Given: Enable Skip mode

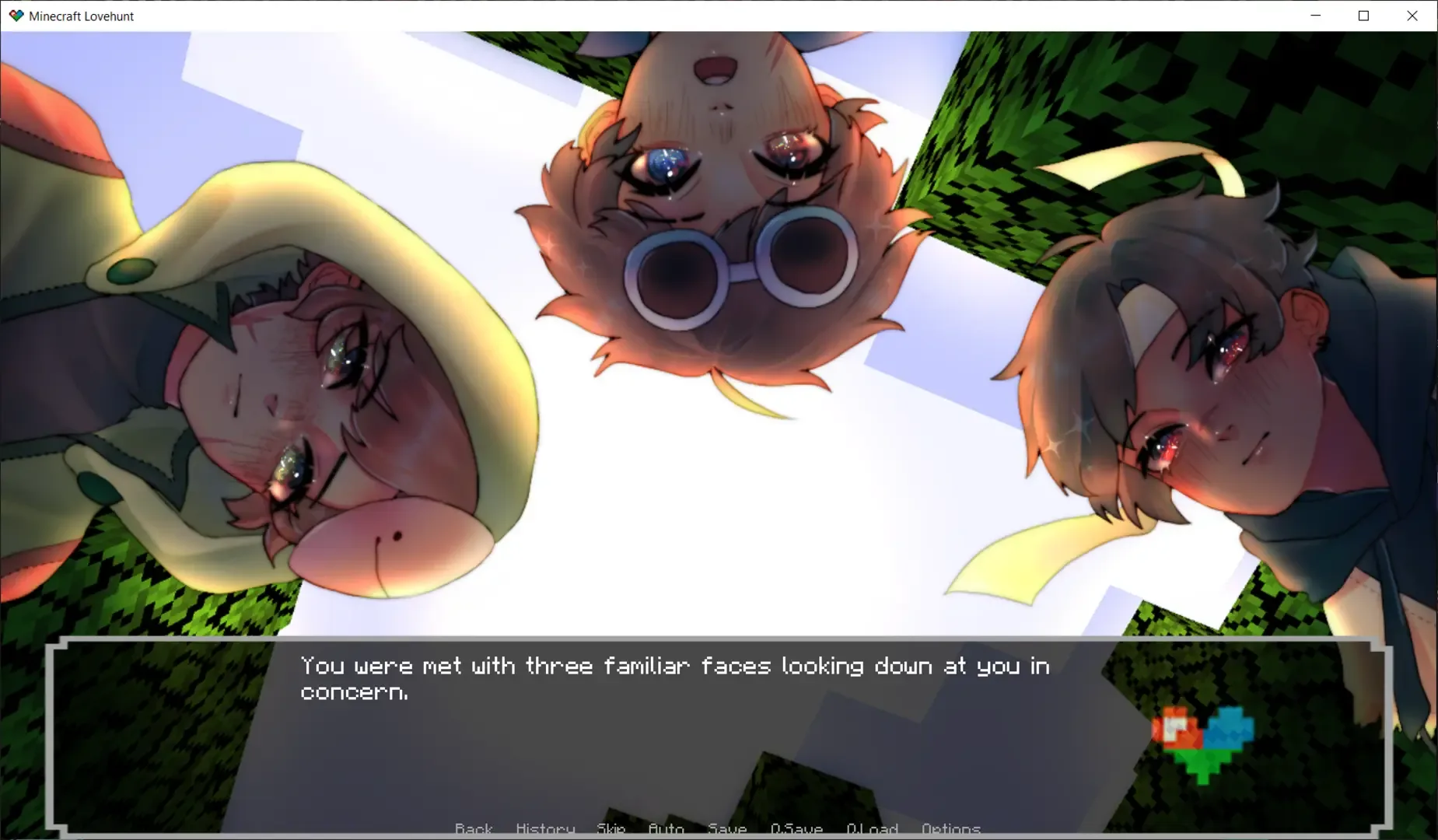Looking at the screenshot, I should click(611, 829).
